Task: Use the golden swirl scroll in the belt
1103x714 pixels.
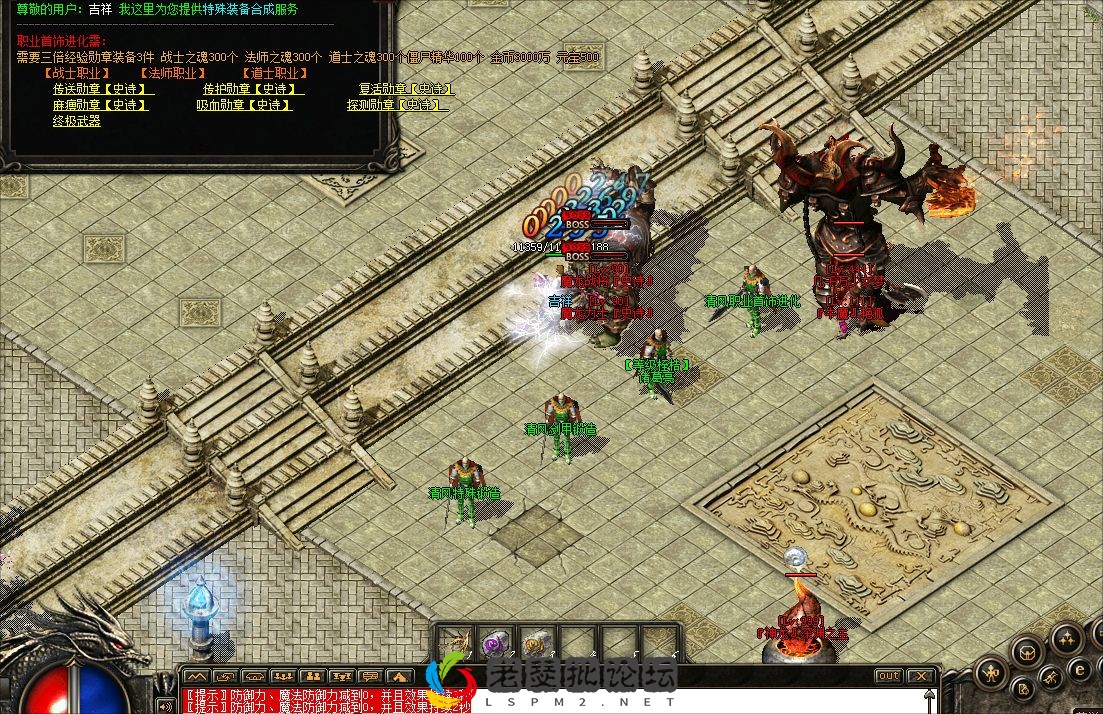Action: tap(536, 643)
